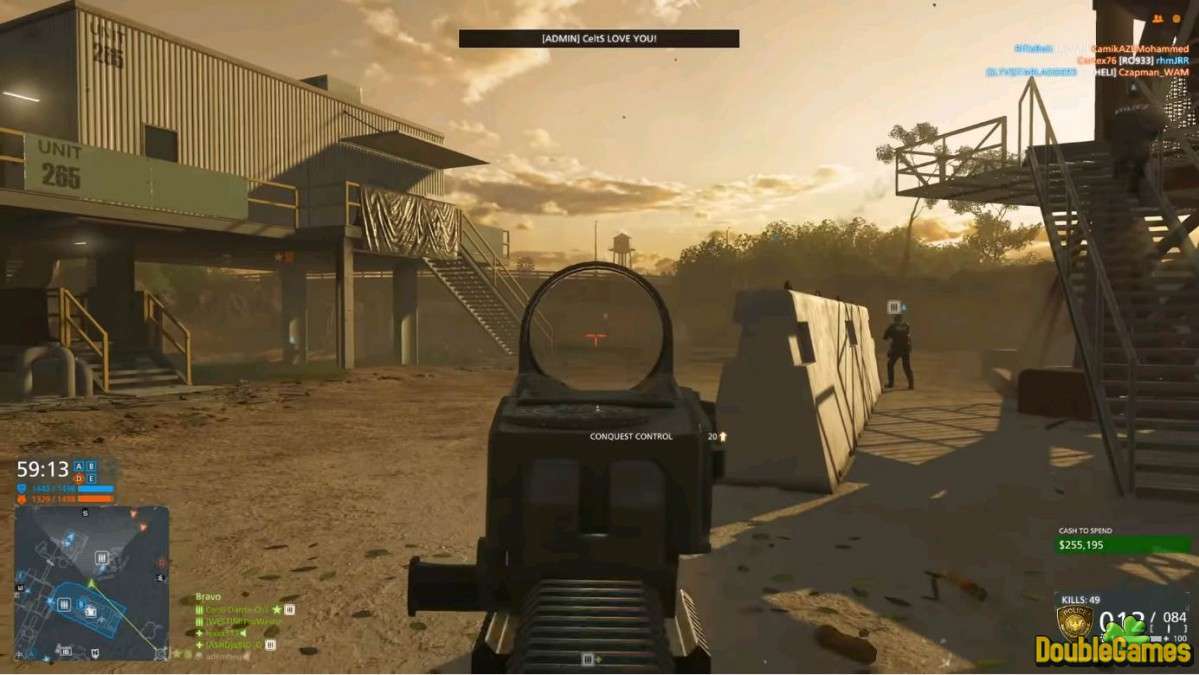Image resolution: width=1199 pixels, height=675 pixels.
Task: Select objective flag B indicator
Action: (92, 466)
